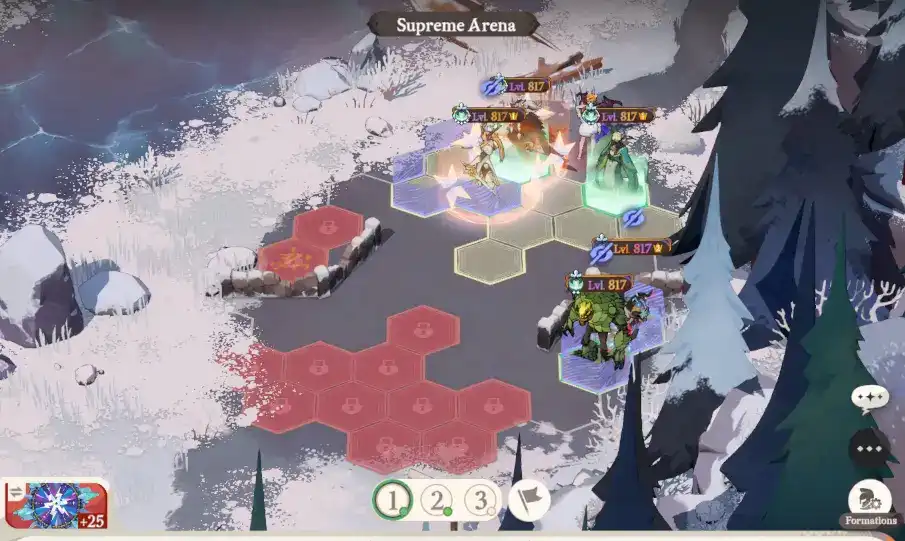The image size is (905, 541).
Task: Open the sparkle speech bubble chat
Action: 869,399
